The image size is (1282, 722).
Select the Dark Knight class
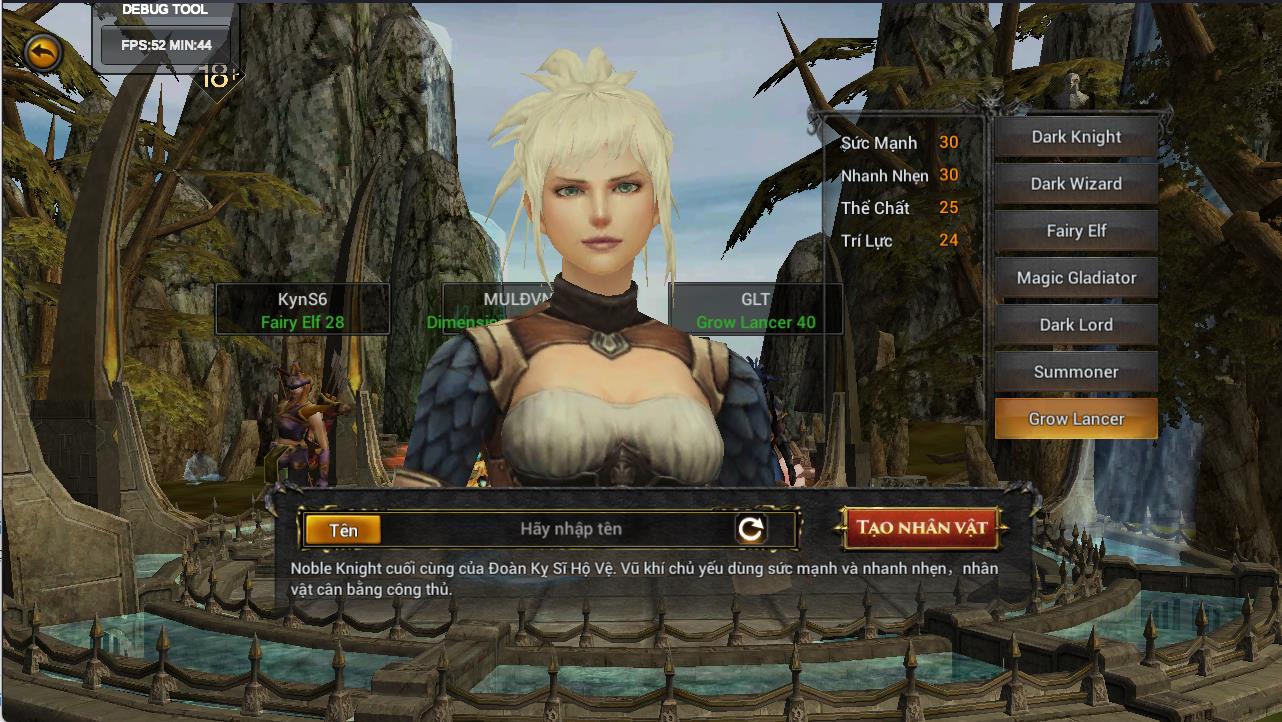point(1076,137)
